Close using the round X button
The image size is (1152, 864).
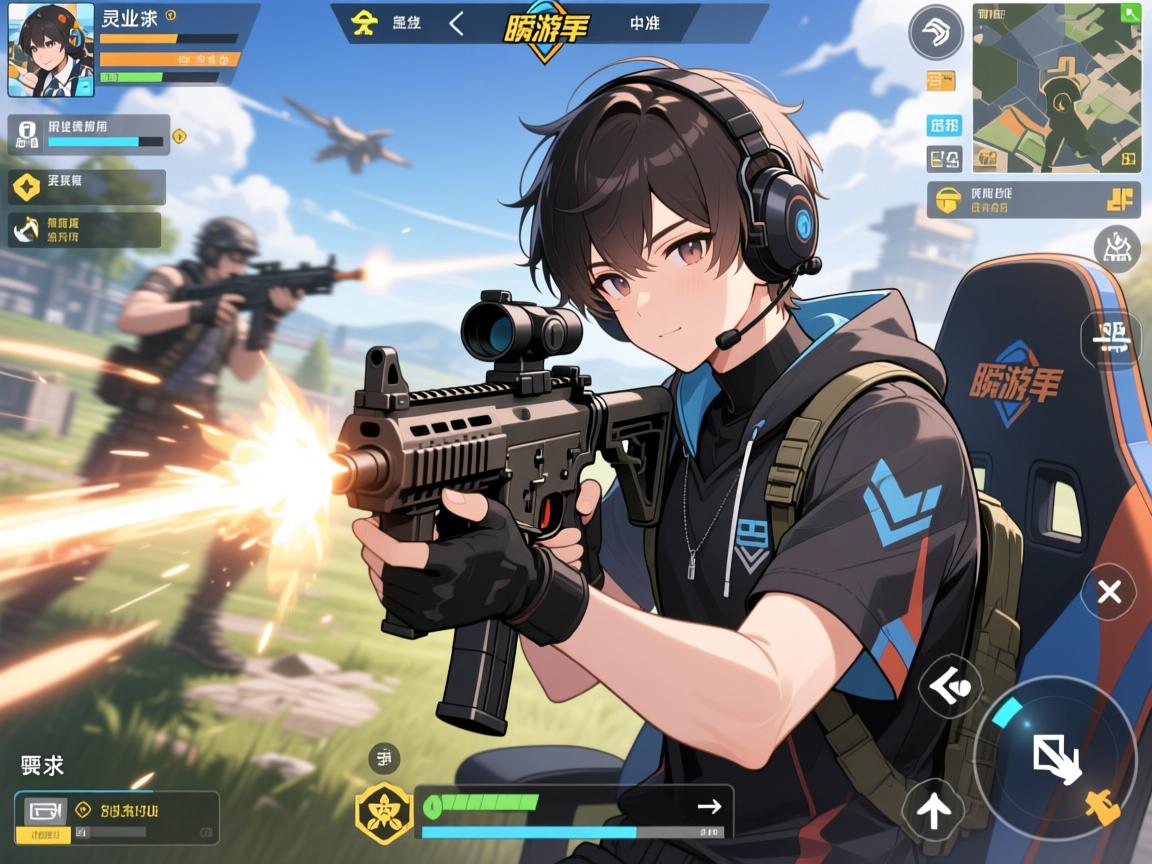pos(1108,592)
